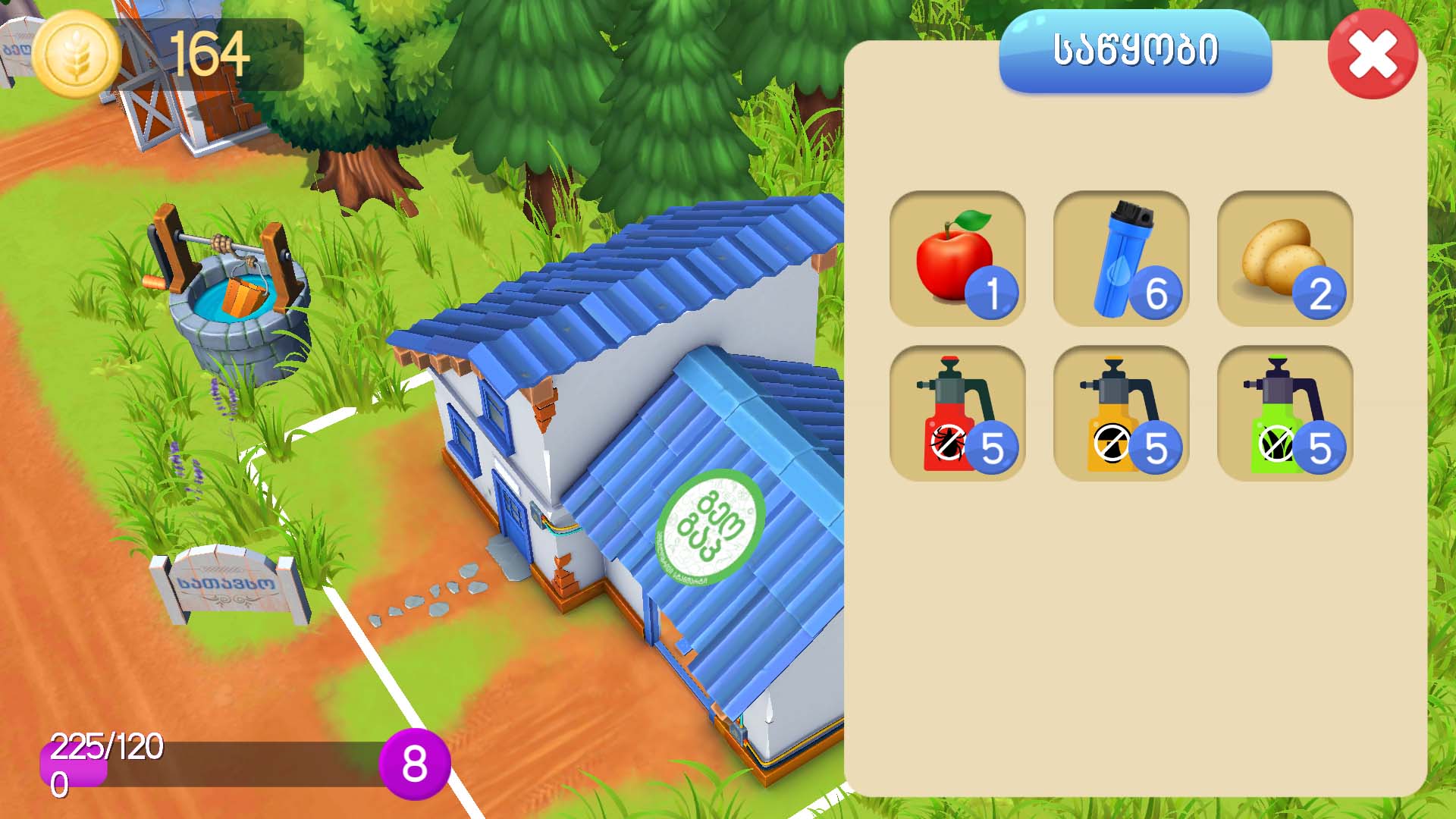Tap the purple level 8 badge
This screenshot has height=819, width=1456.
click(x=414, y=764)
